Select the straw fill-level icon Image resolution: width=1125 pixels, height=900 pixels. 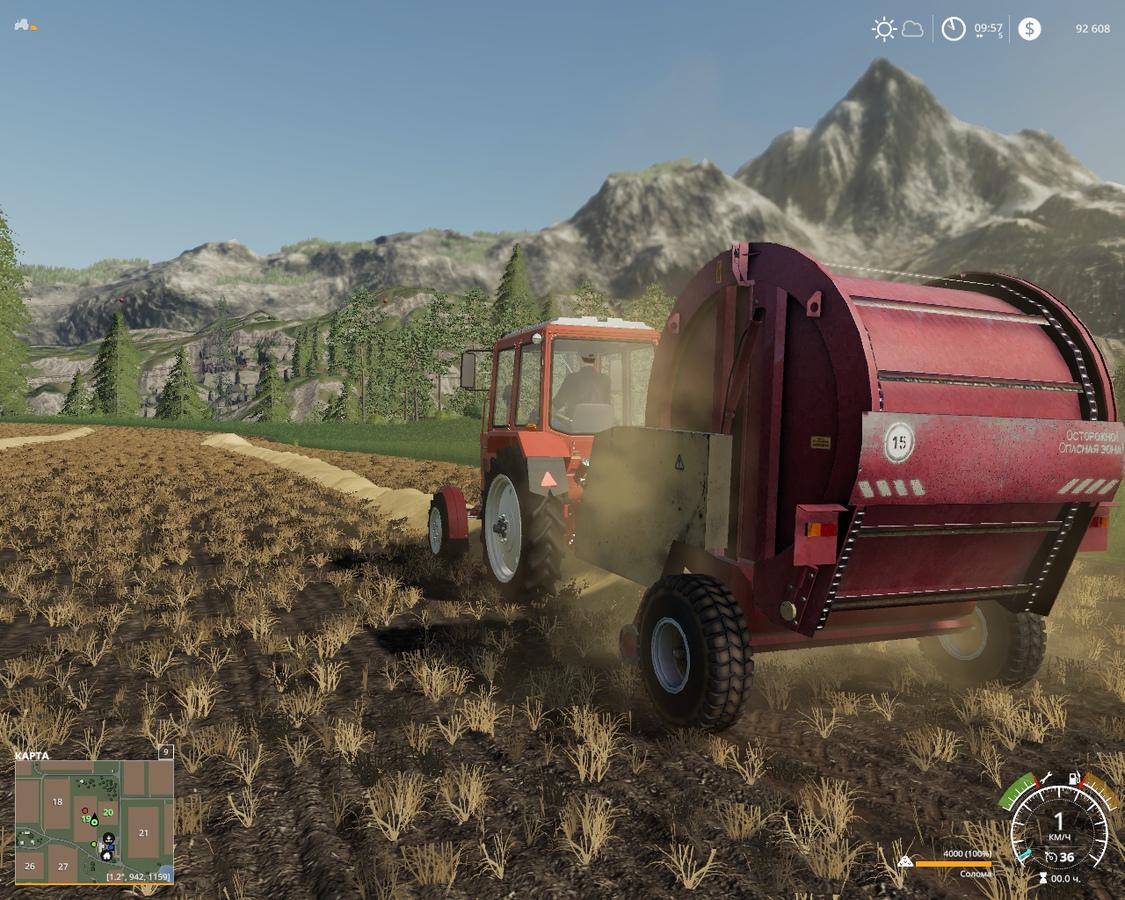[x=905, y=861]
